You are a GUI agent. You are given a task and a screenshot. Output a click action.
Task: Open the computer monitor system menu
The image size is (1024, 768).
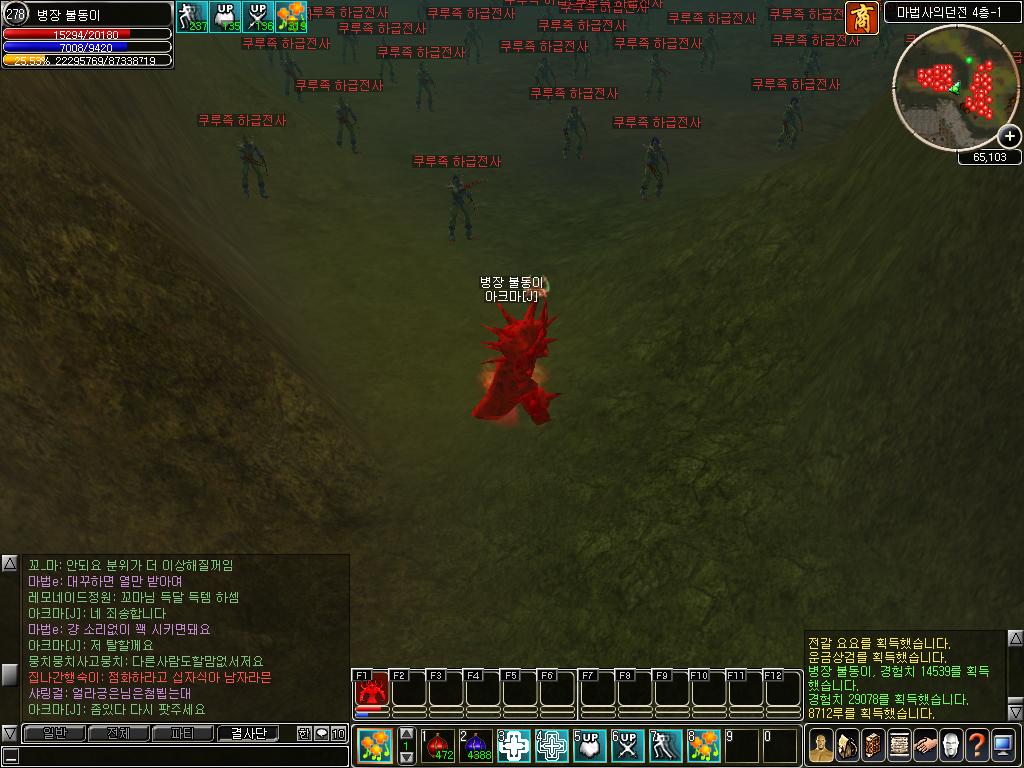coord(1002,745)
